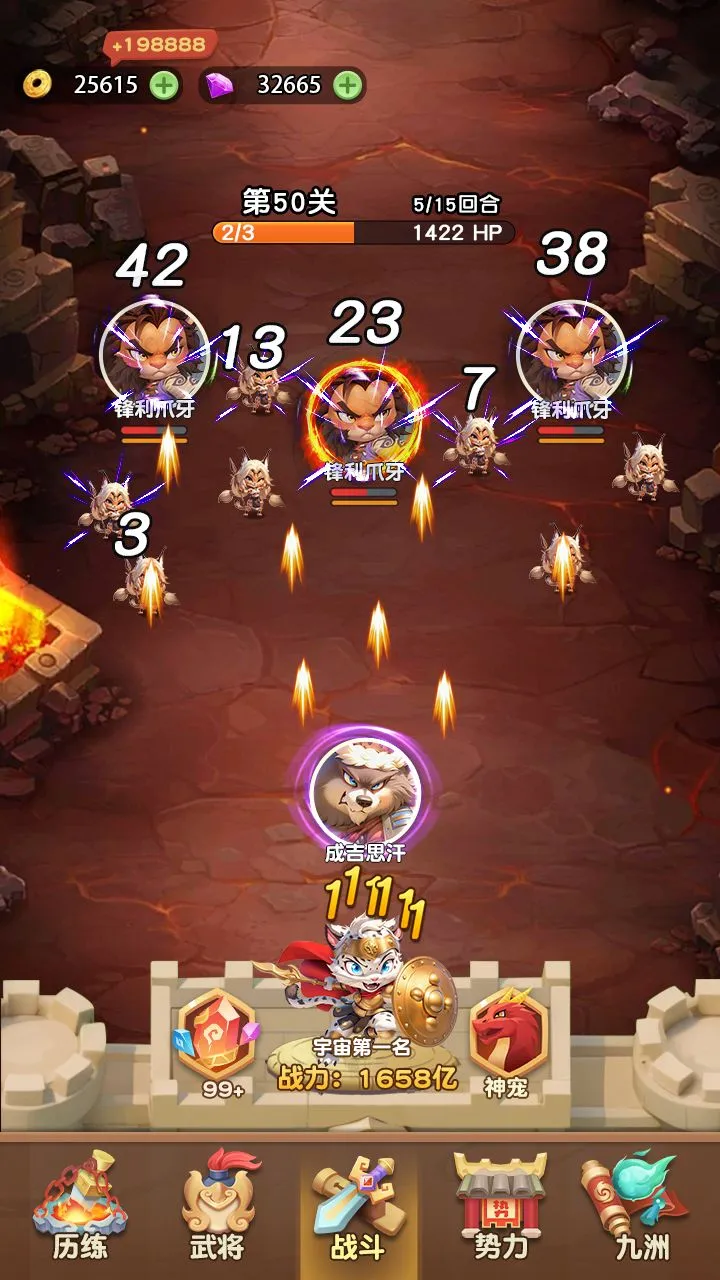Select the 成吉思汗 hero portrait

pyautogui.click(x=365, y=792)
